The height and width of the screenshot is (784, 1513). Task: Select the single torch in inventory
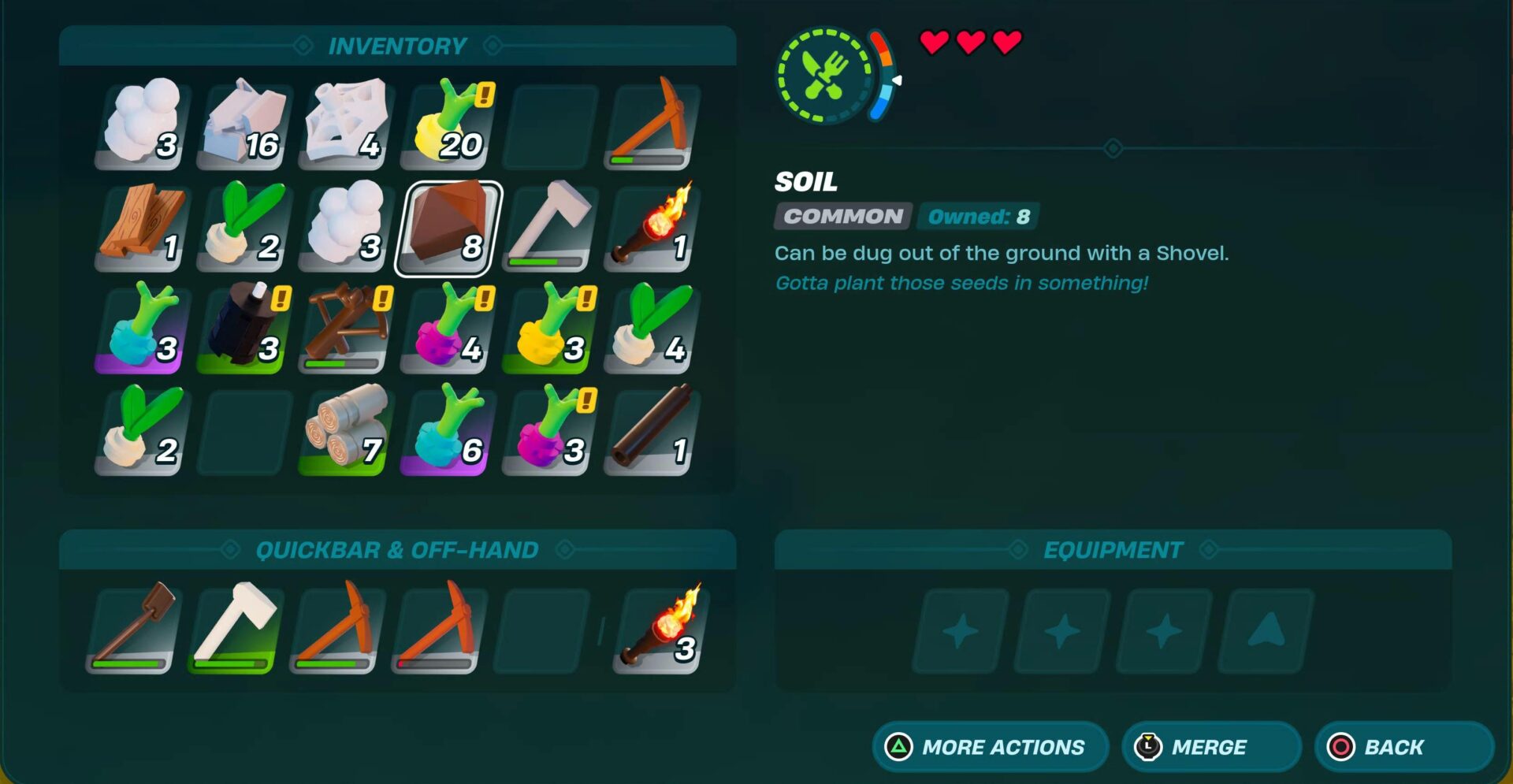pos(651,229)
